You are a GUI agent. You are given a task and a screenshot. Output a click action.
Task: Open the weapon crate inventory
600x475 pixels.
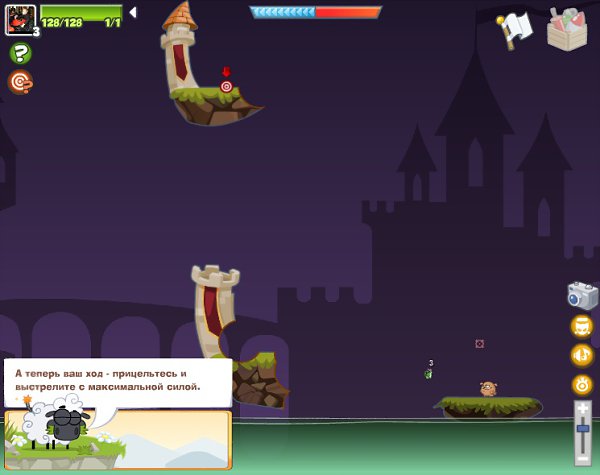pos(567,27)
